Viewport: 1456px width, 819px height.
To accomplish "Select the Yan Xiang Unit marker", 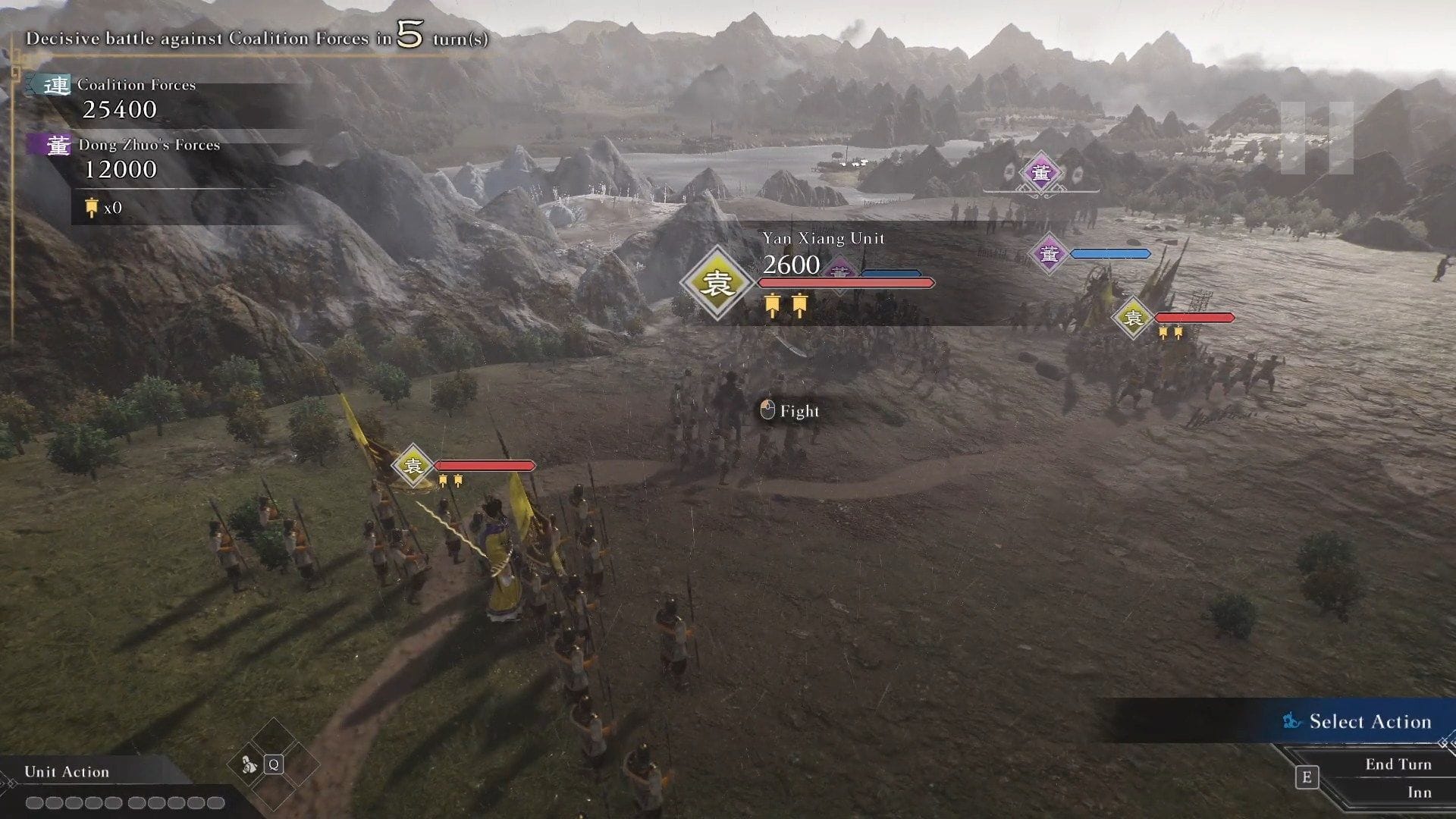I will 716,283.
